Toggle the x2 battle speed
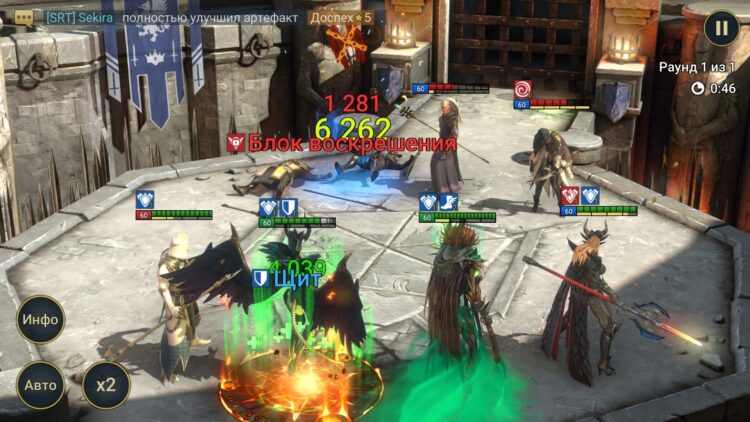The image size is (750, 422). [x=105, y=385]
